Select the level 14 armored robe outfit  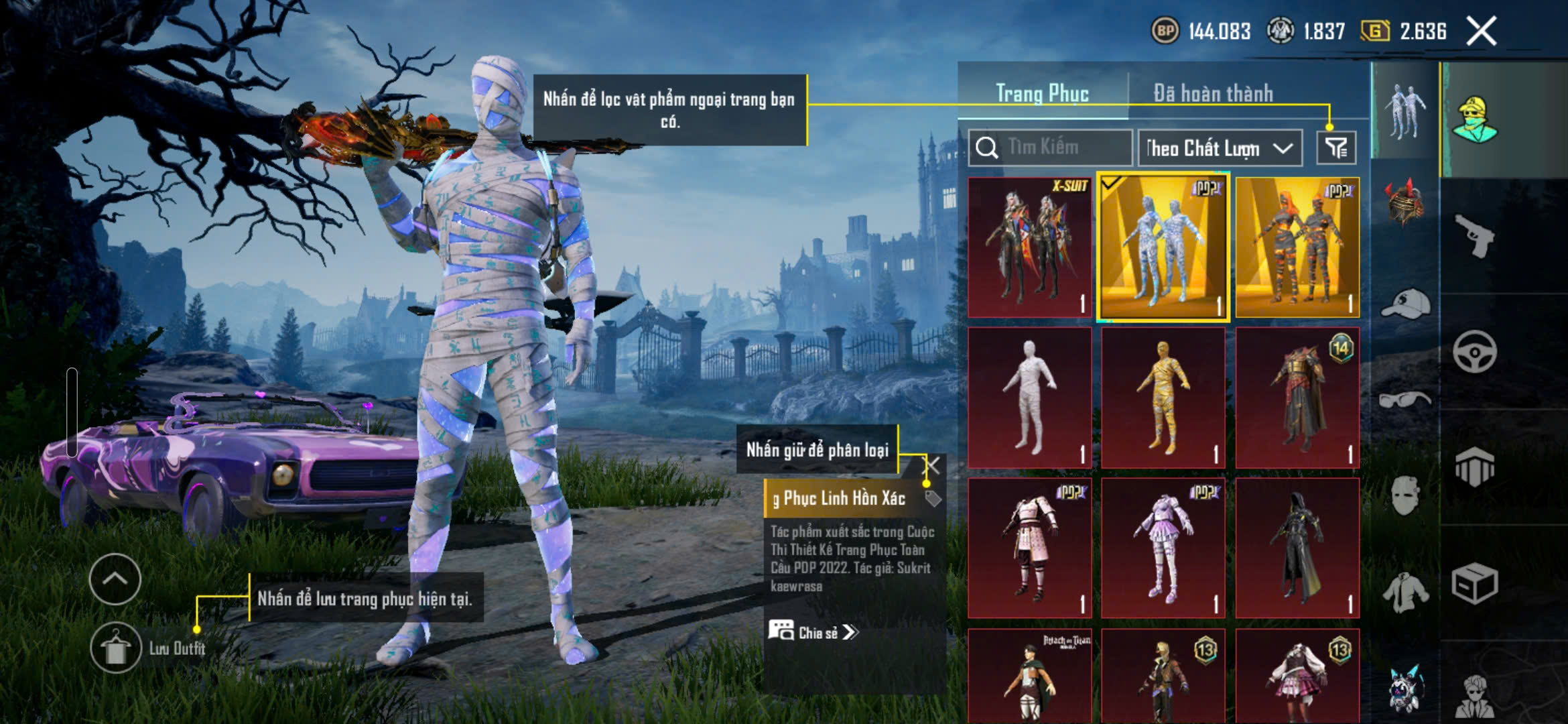tap(1297, 398)
